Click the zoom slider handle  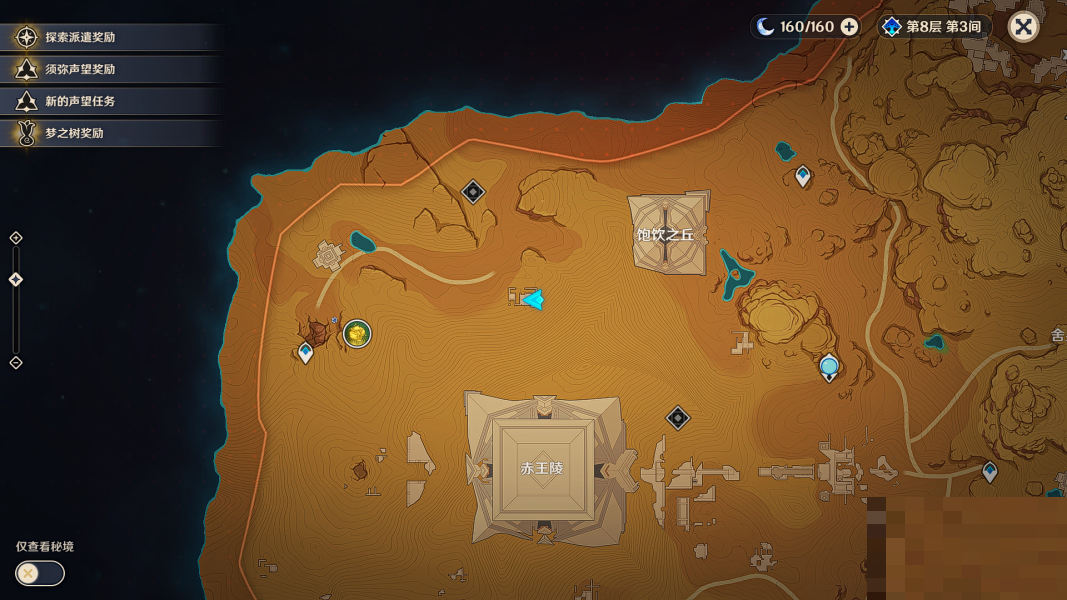pos(16,280)
